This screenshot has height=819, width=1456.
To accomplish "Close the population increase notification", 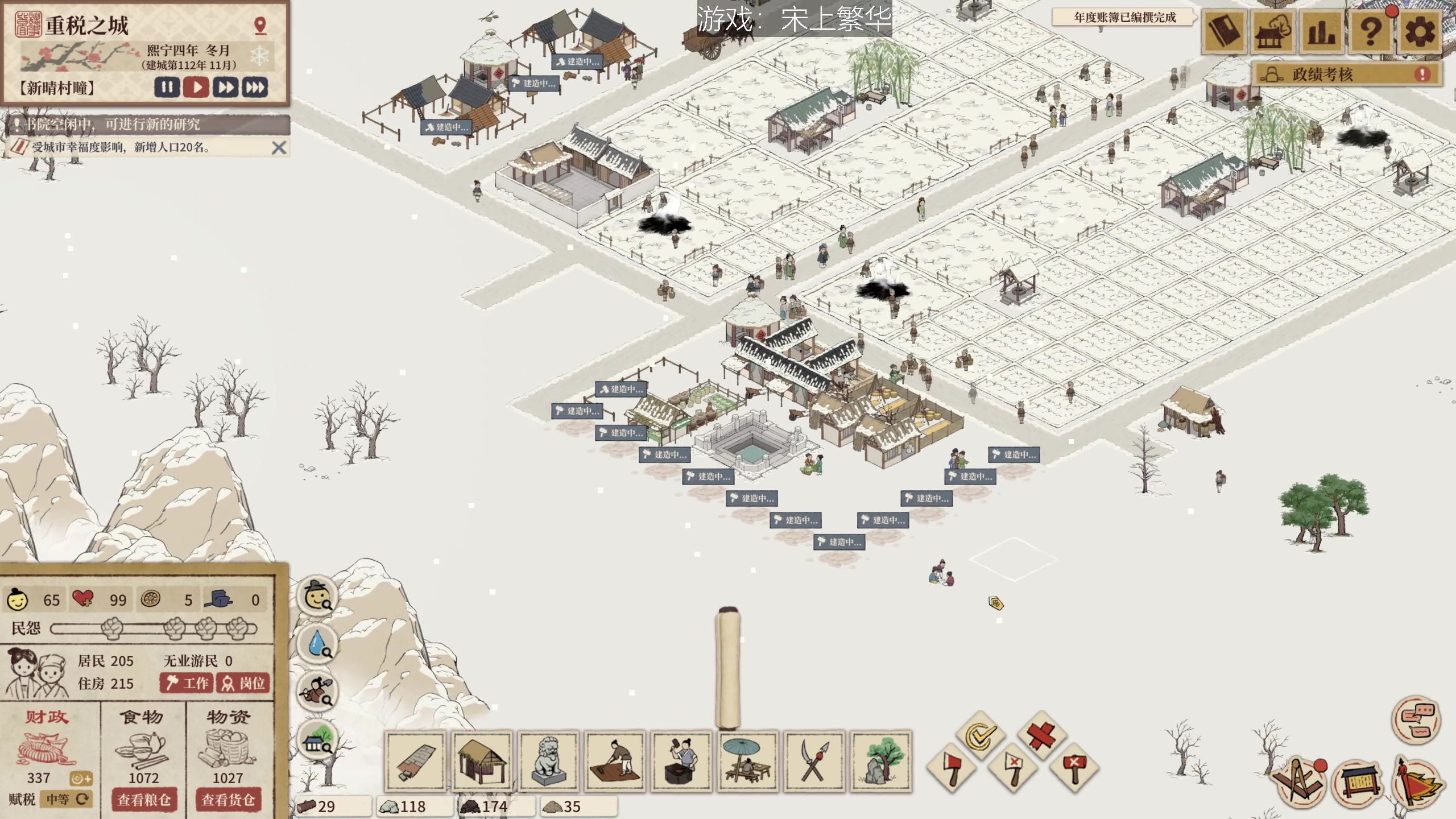I will tap(279, 148).
